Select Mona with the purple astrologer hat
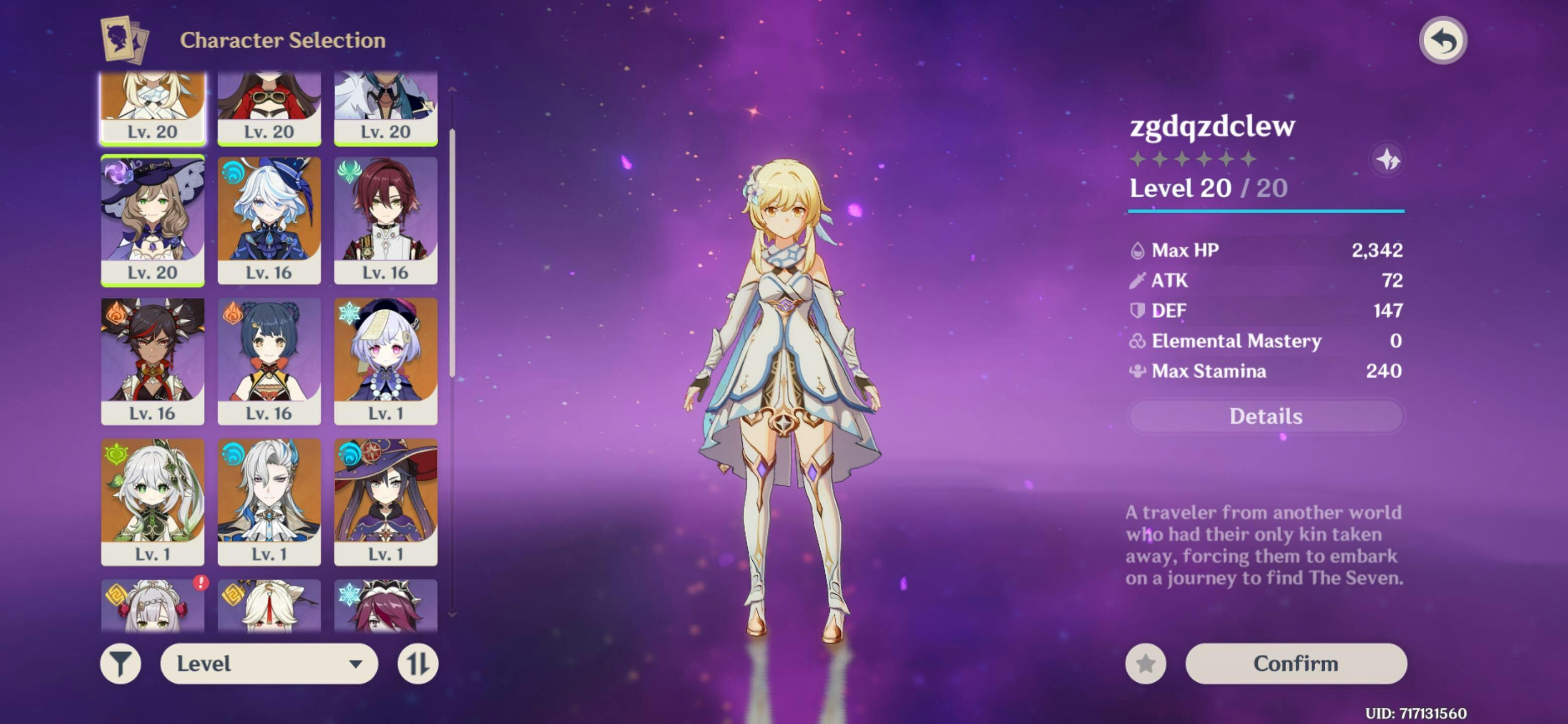 pos(385,501)
